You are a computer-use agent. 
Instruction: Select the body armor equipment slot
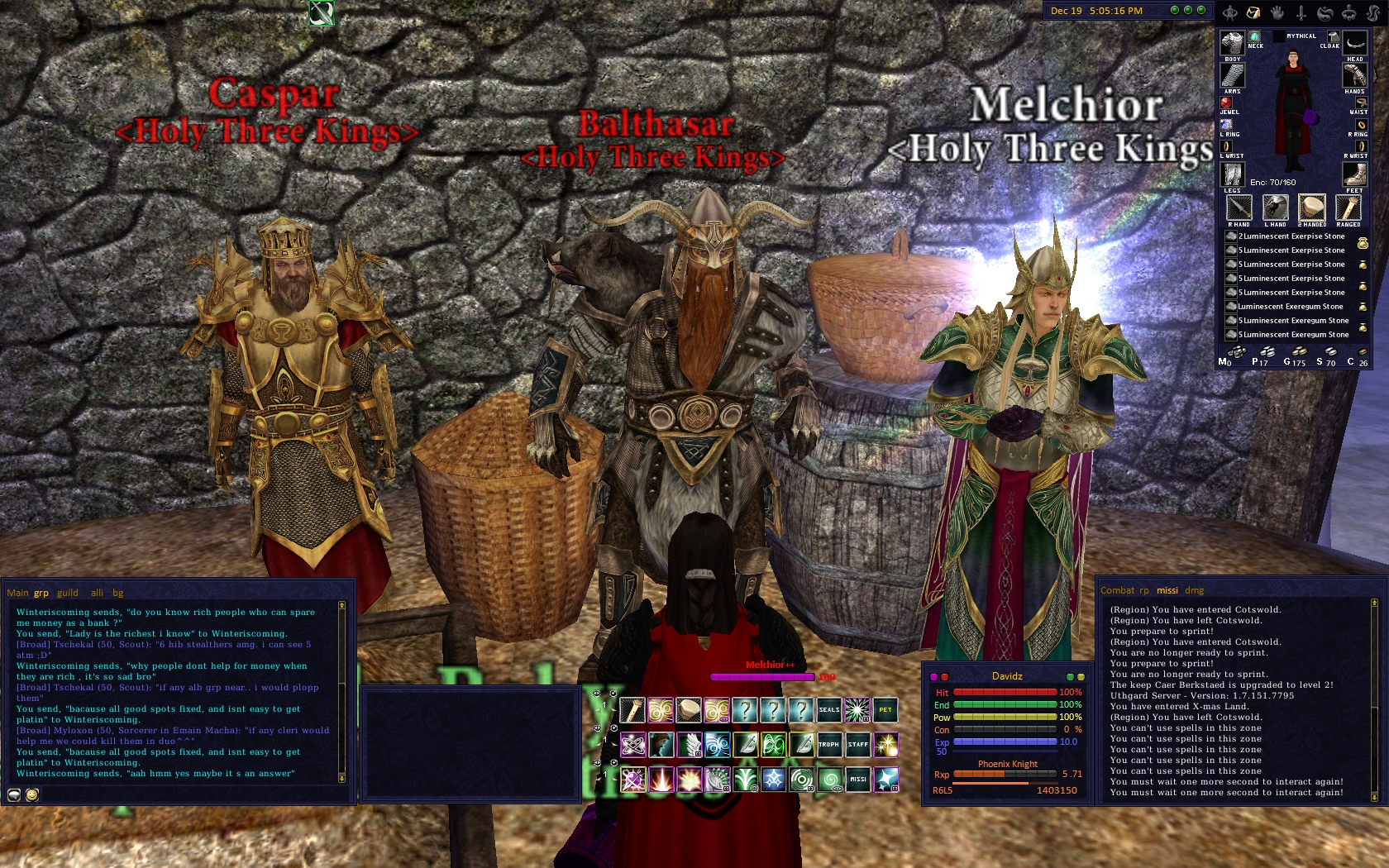[1232, 43]
